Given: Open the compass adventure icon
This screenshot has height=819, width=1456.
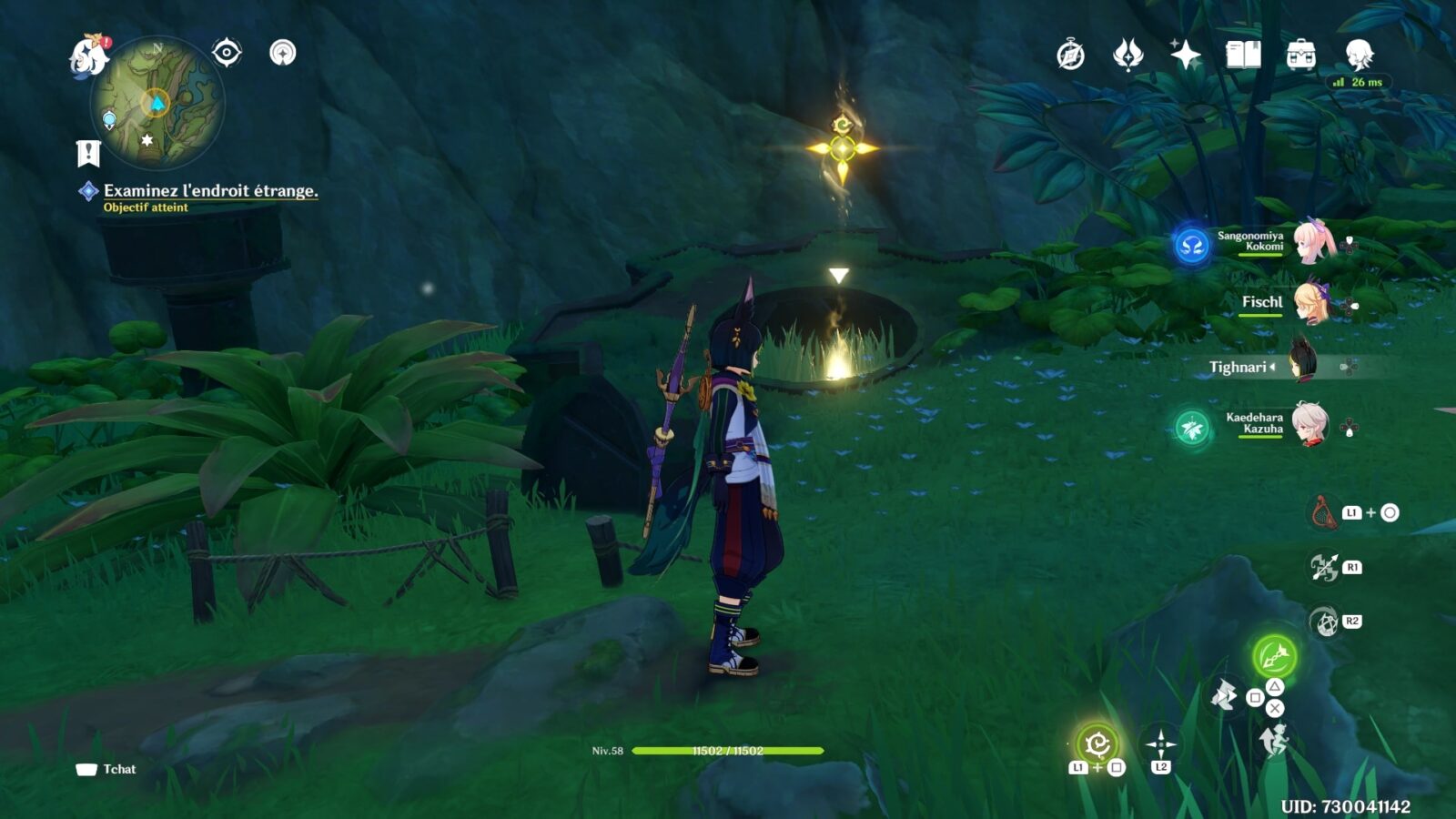Looking at the screenshot, I should [1070, 56].
